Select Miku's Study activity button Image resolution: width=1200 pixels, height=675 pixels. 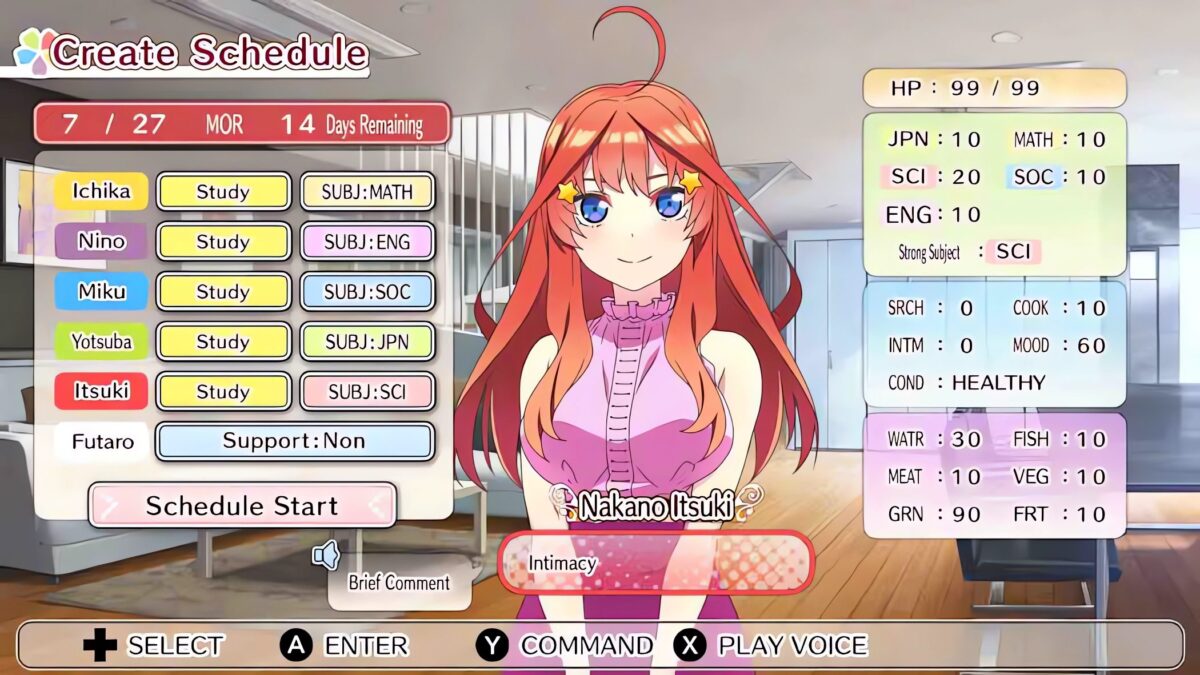[223, 292]
